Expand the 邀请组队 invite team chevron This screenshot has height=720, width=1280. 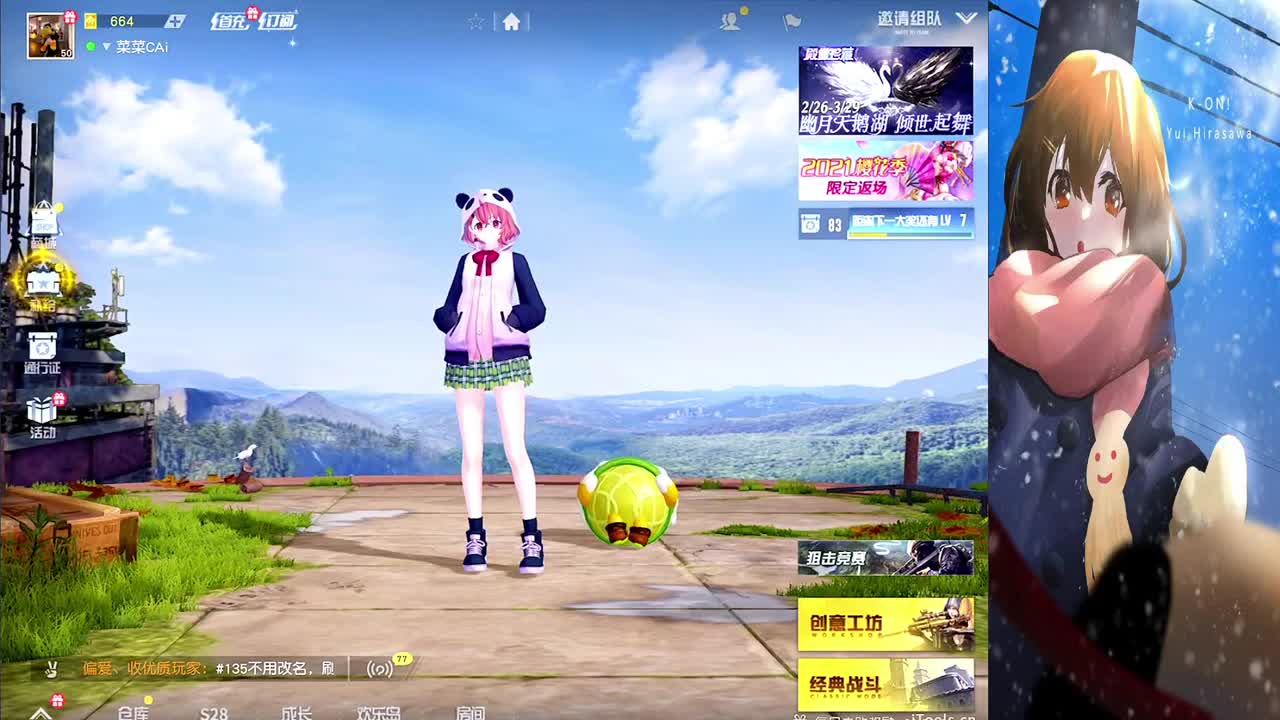(964, 18)
